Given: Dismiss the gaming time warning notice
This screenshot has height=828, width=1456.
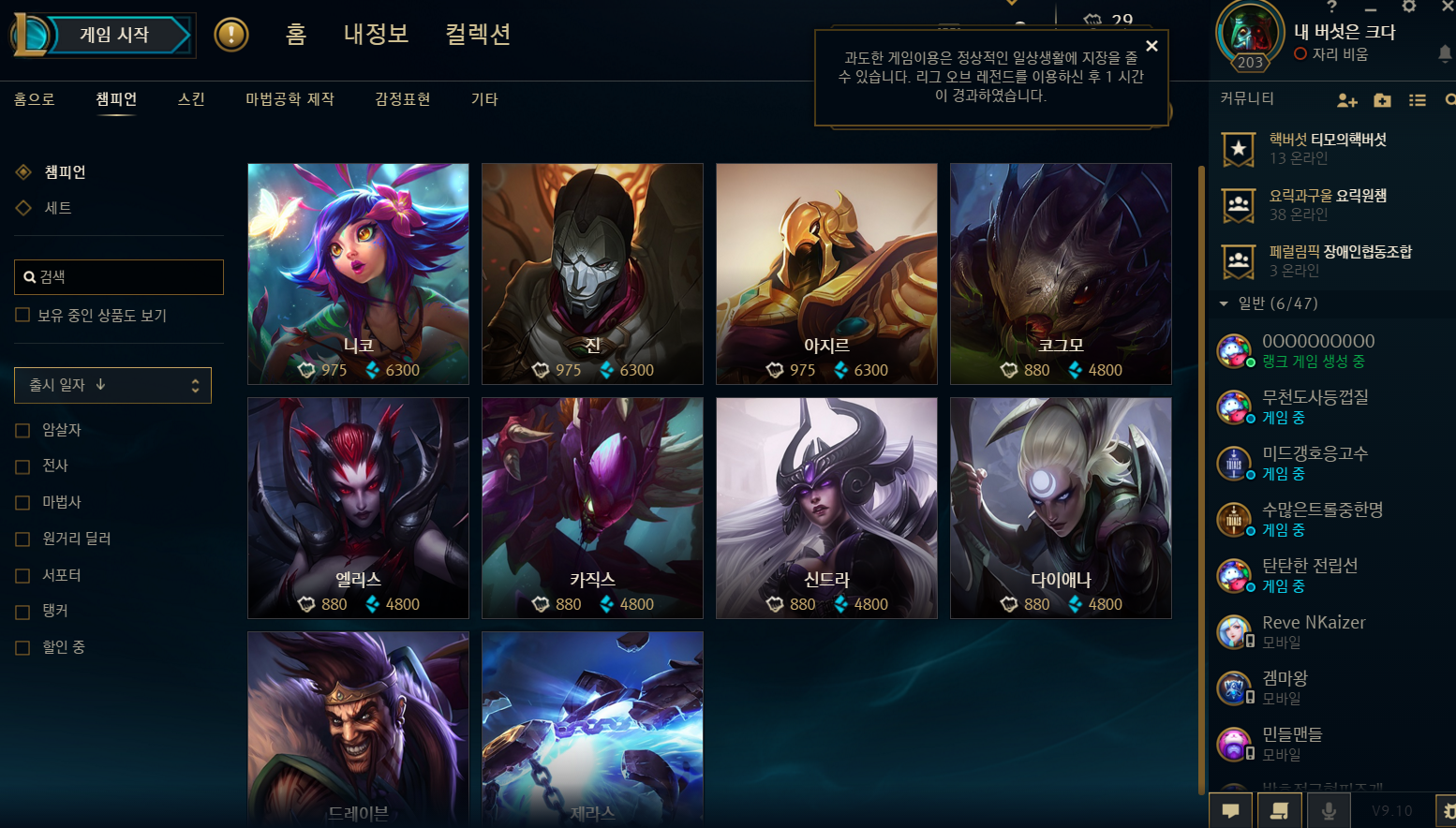Looking at the screenshot, I should pos(1151,45).
